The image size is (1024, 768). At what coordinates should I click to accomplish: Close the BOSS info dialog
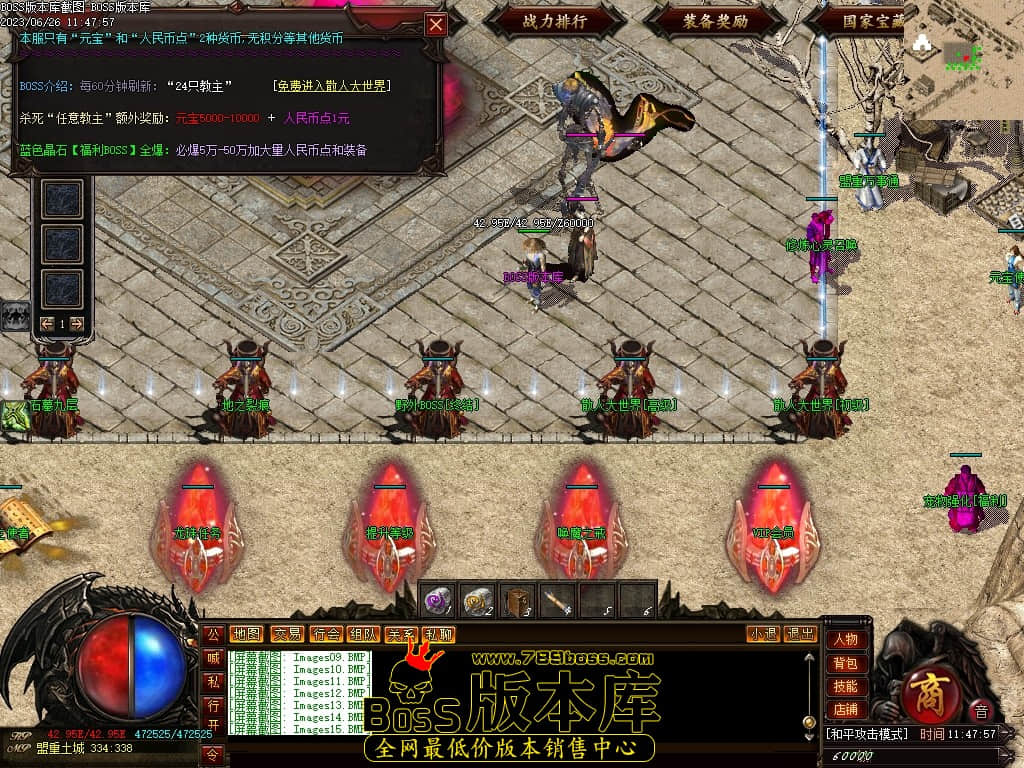tap(436, 25)
